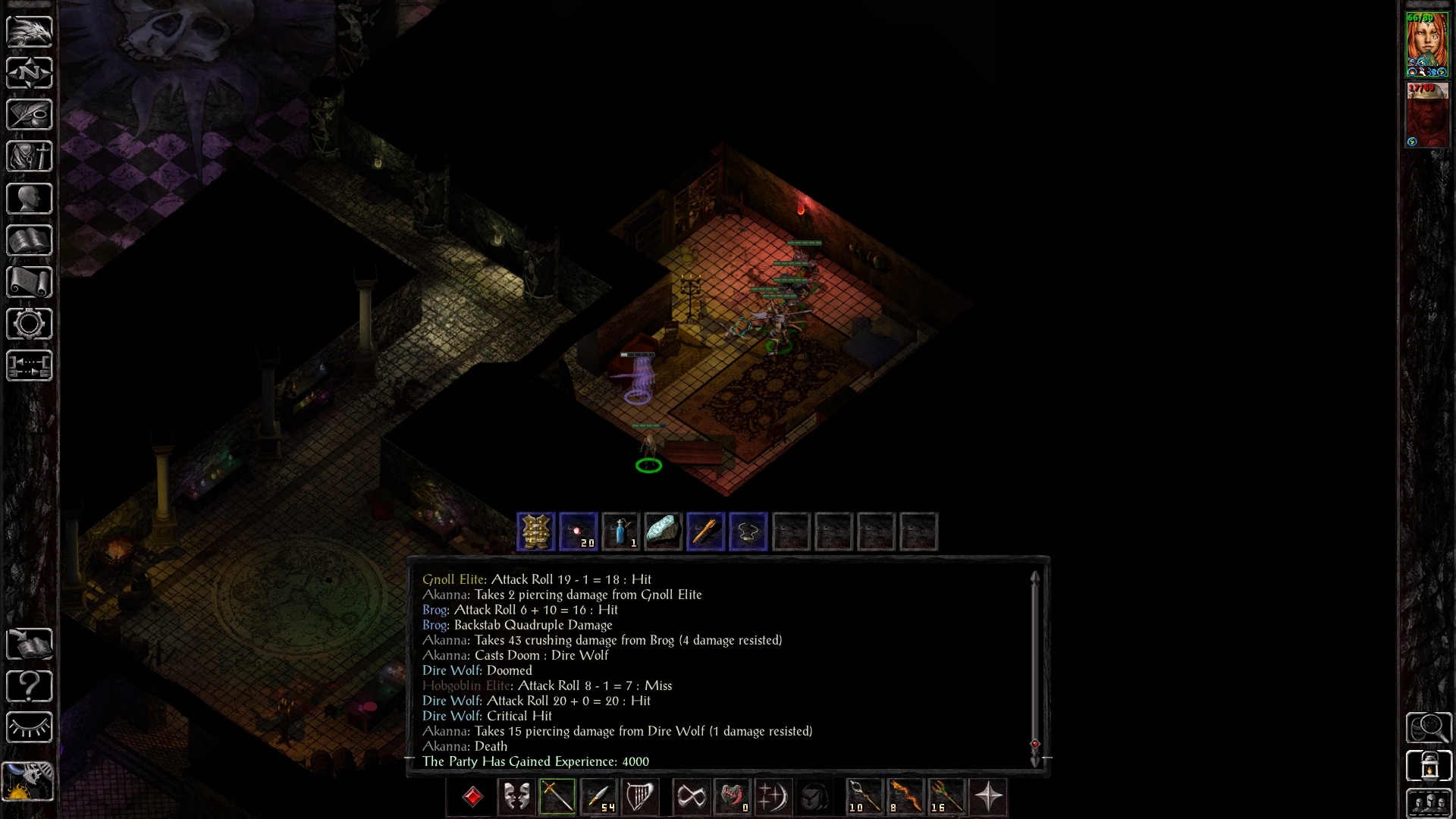Use the flame wand quick item

[x=905, y=797]
